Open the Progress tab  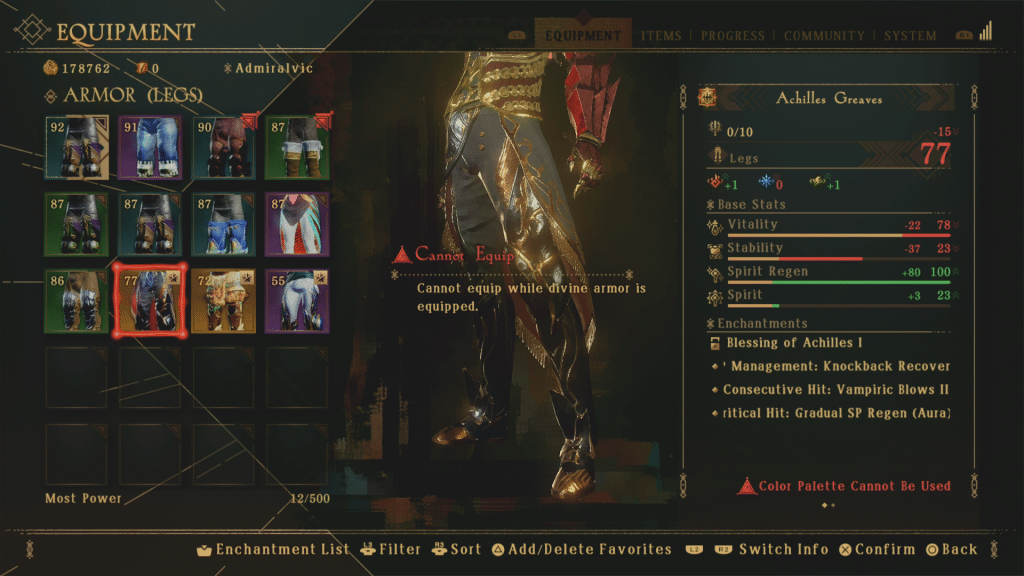733,36
